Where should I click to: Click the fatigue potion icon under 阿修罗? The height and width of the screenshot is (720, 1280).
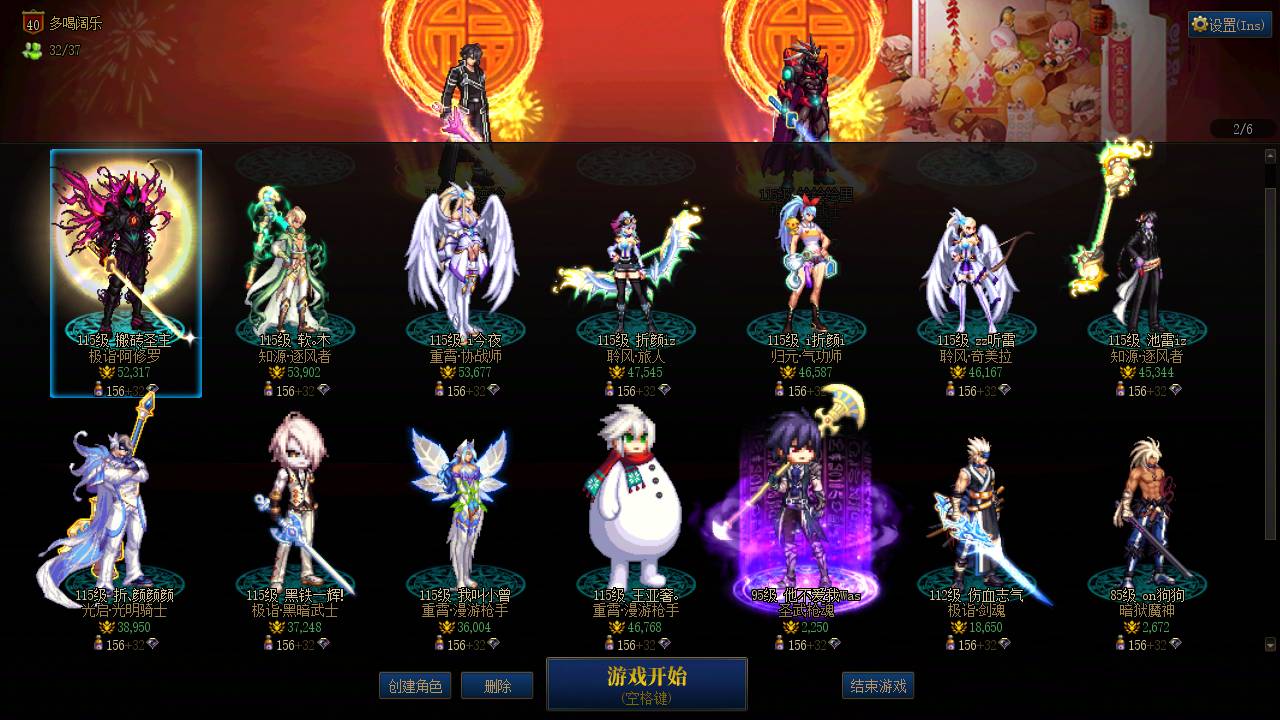pyautogui.click(x=99, y=388)
